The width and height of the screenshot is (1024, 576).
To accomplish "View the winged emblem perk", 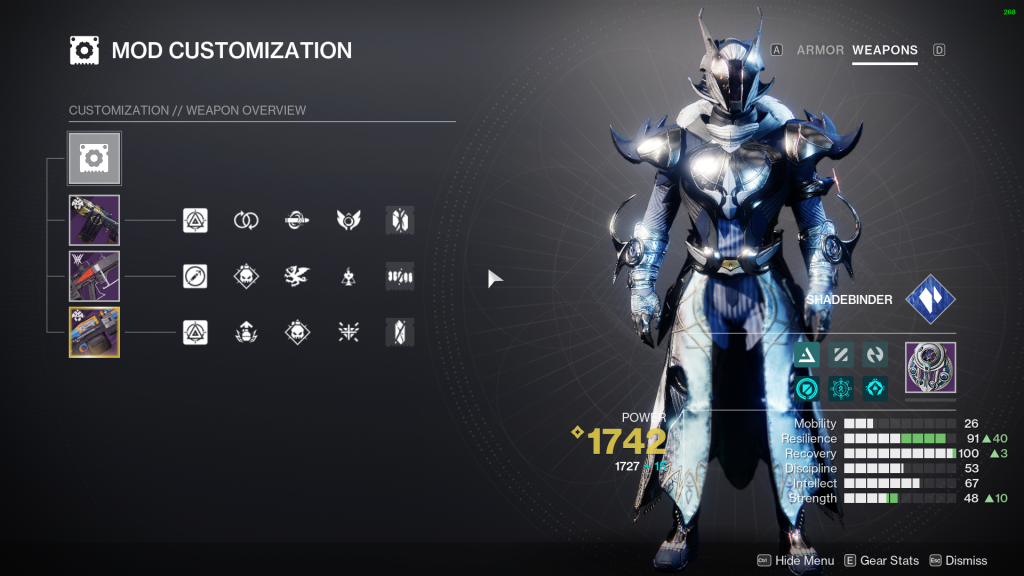I will (x=348, y=220).
